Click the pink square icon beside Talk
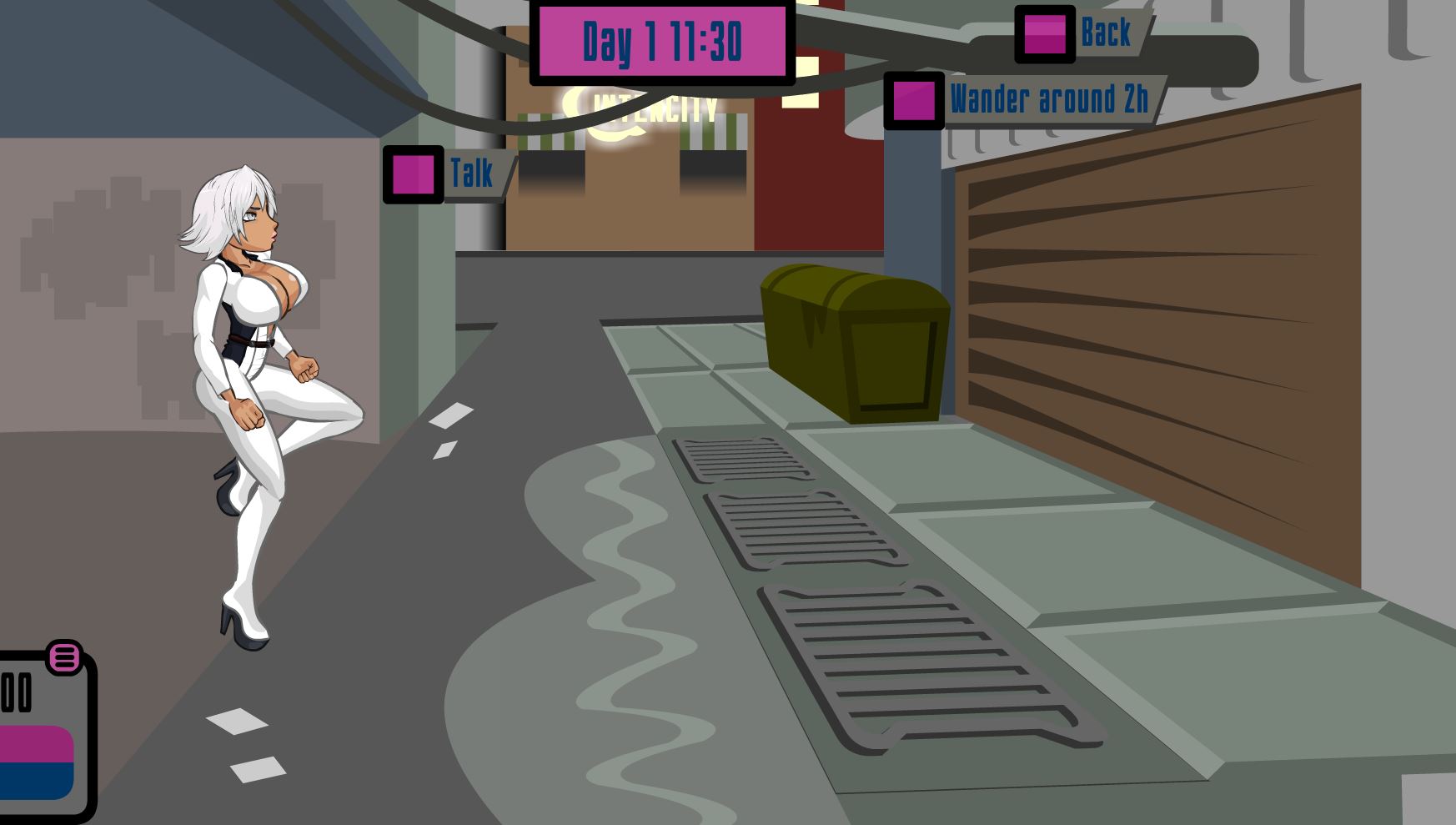 click(x=412, y=176)
